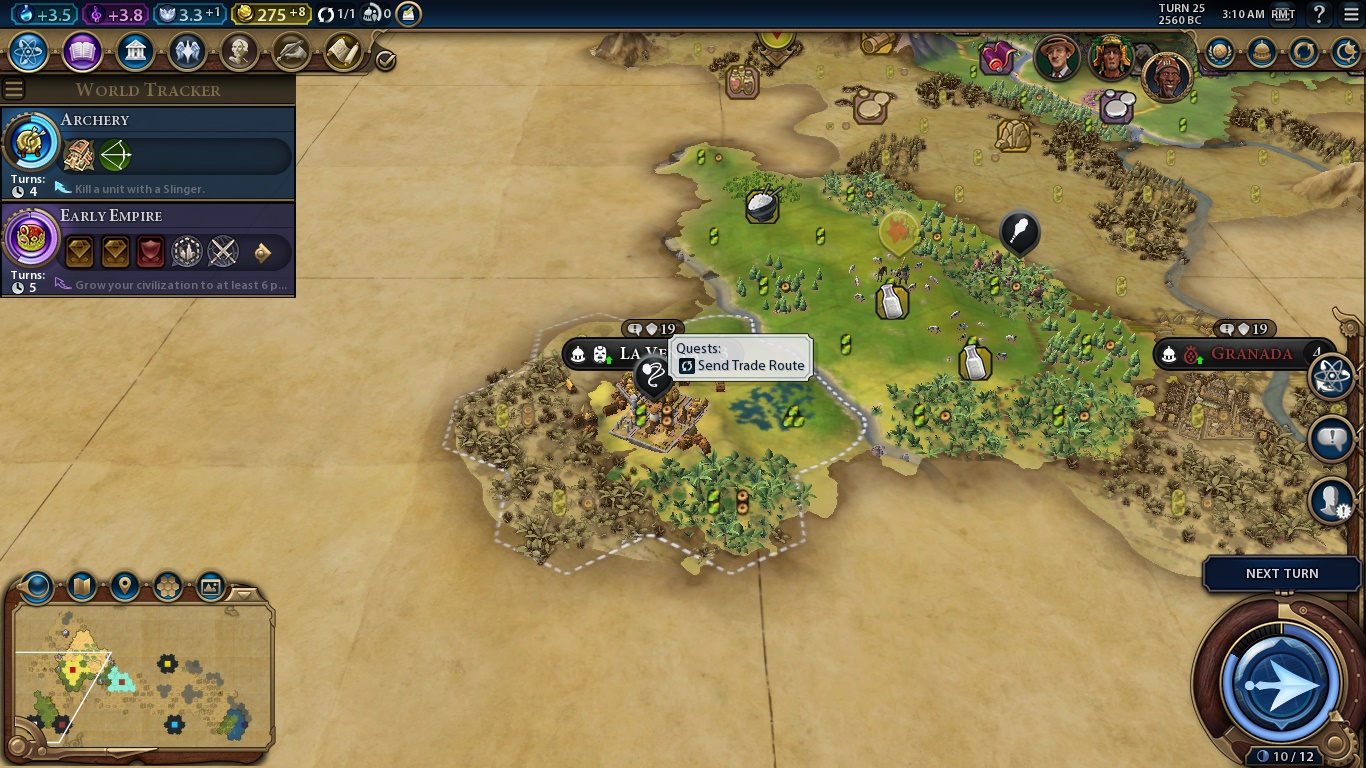Screen dimensions: 1366x768
Task: Open the Government screen
Action: [x=135, y=51]
